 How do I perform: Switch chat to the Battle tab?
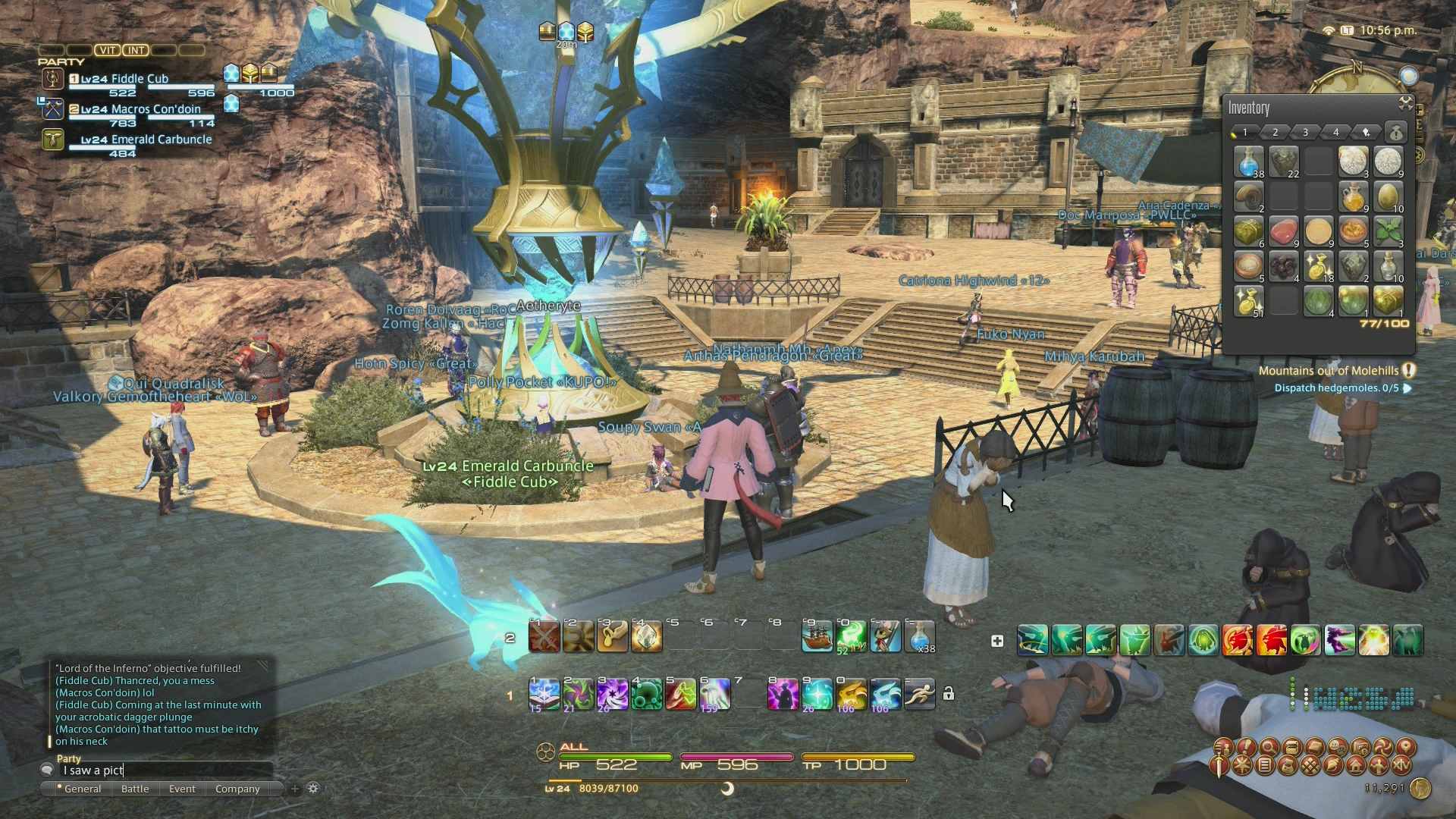pyautogui.click(x=135, y=789)
